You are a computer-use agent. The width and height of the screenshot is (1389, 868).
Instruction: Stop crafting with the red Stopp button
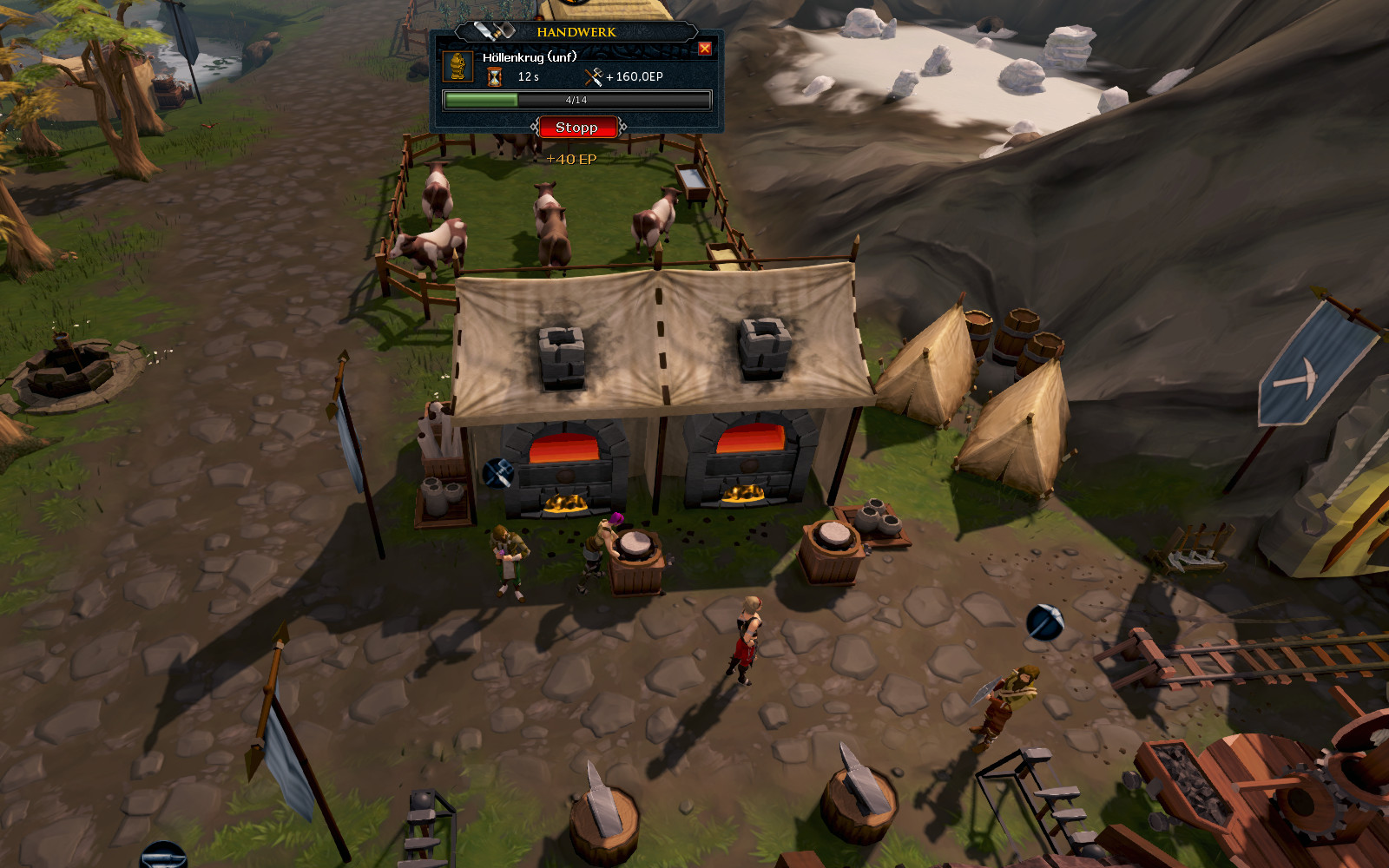pyautogui.click(x=577, y=128)
